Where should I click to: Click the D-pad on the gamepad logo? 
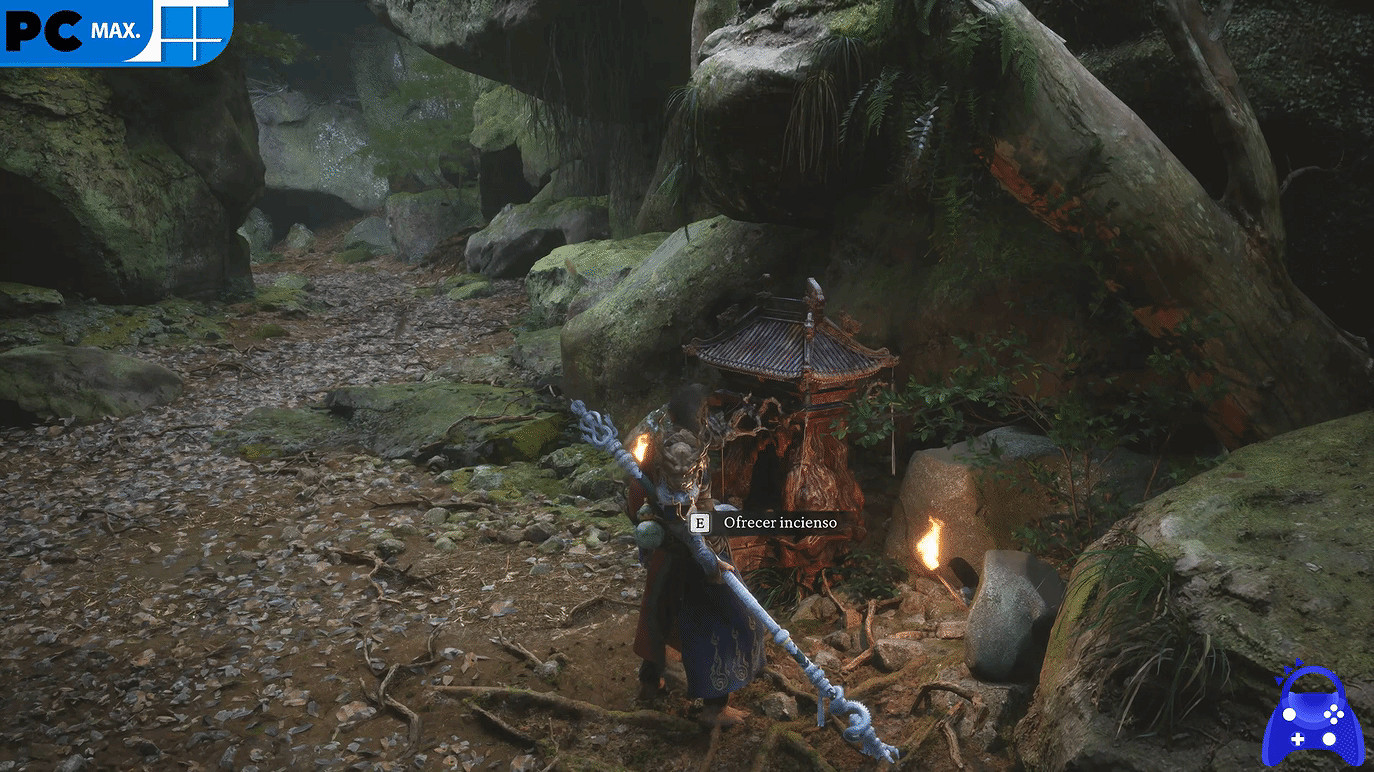click(1298, 739)
